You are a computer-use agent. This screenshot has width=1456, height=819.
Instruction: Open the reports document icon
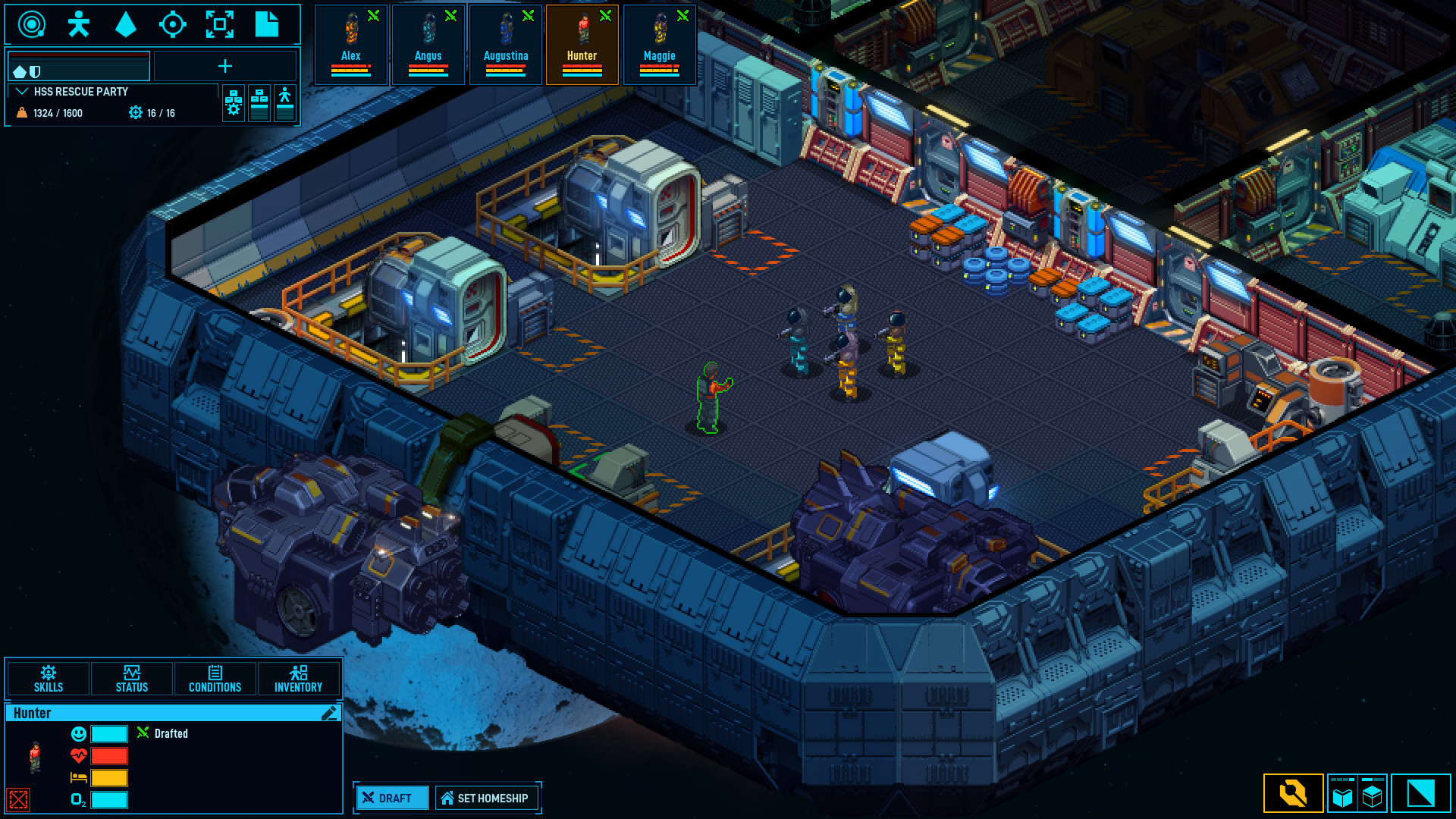[268, 24]
